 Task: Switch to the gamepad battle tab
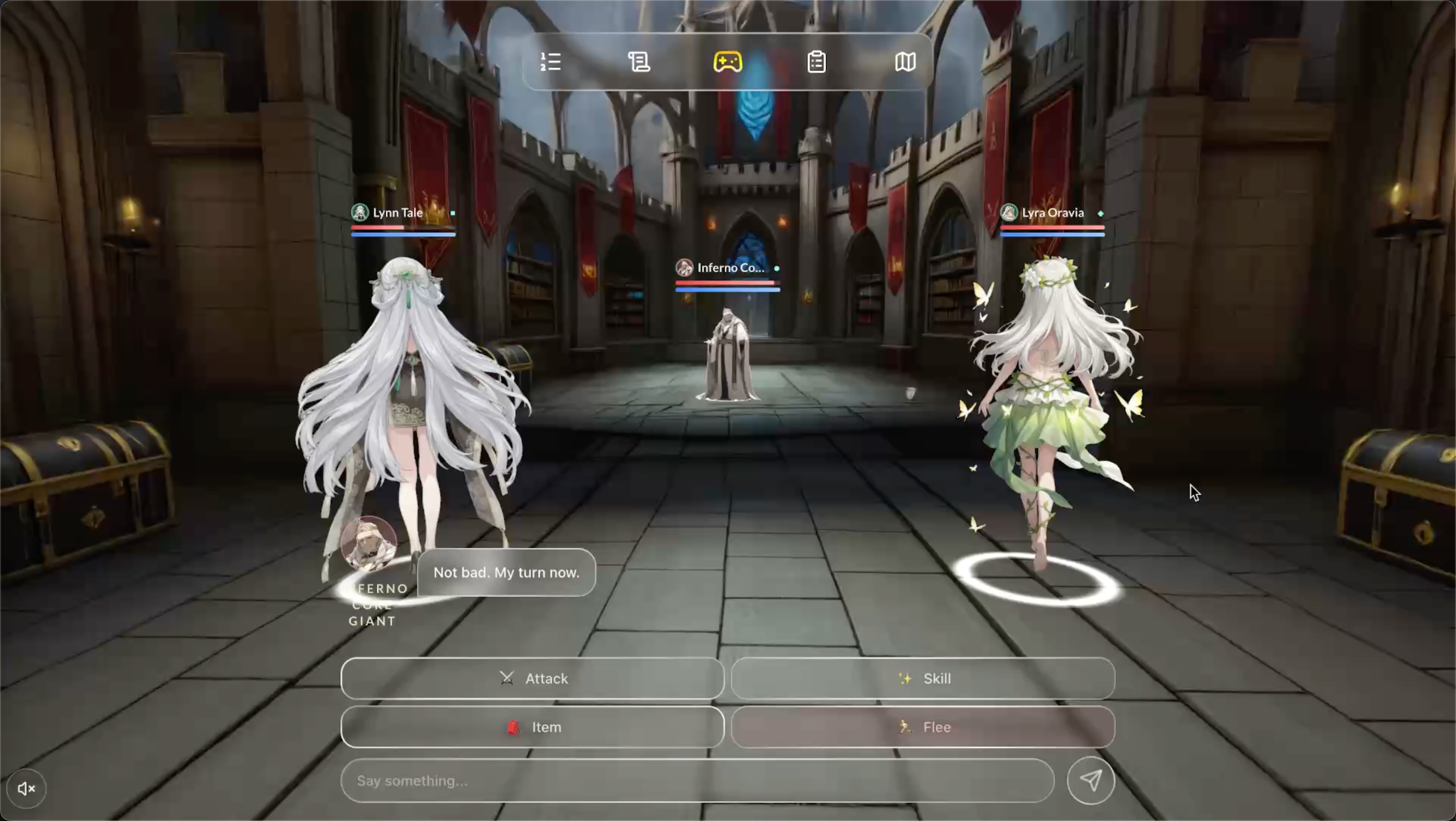pos(727,61)
